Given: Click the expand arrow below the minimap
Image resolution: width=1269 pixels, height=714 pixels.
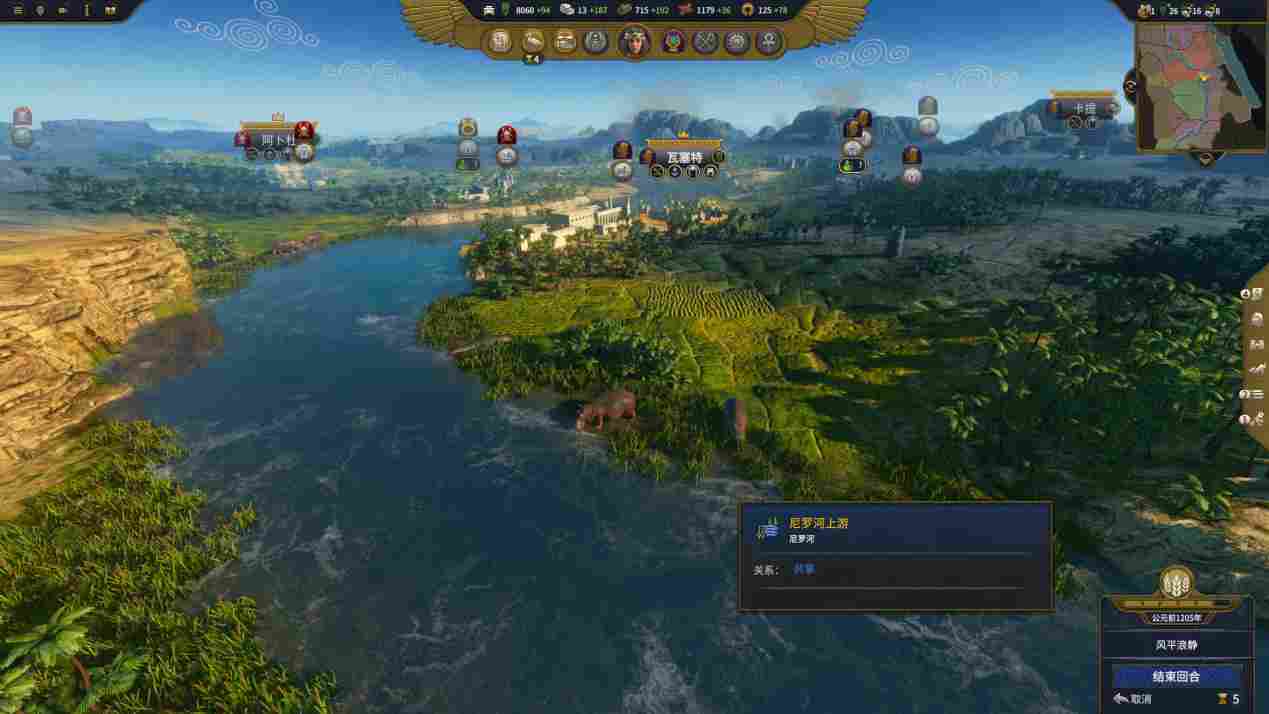Looking at the screenshot, I should pyautogui.click(x=1204, y=158).
